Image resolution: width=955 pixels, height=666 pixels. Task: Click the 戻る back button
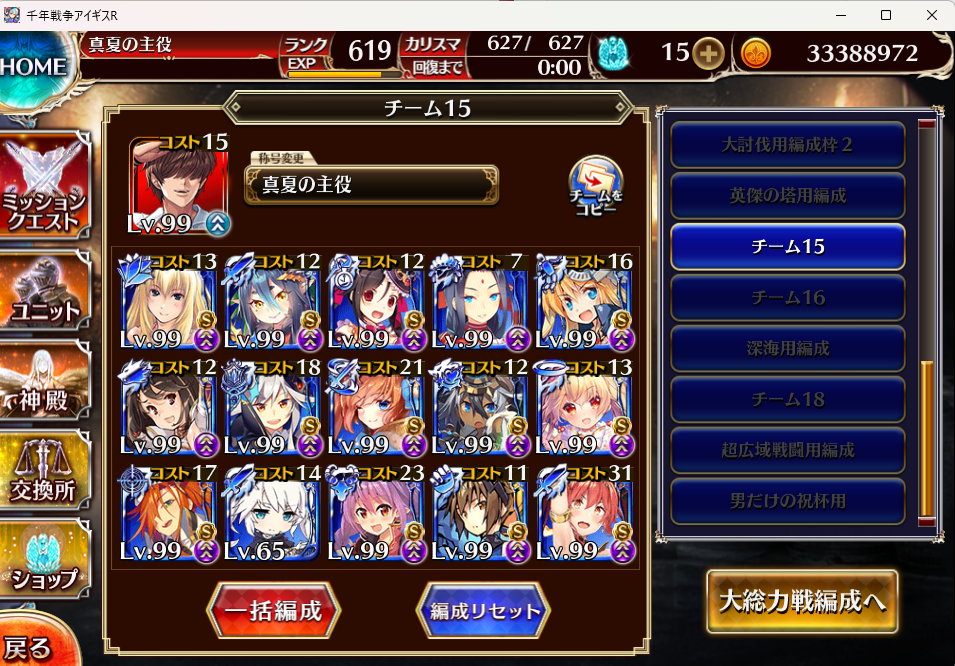tap(28, 646)
